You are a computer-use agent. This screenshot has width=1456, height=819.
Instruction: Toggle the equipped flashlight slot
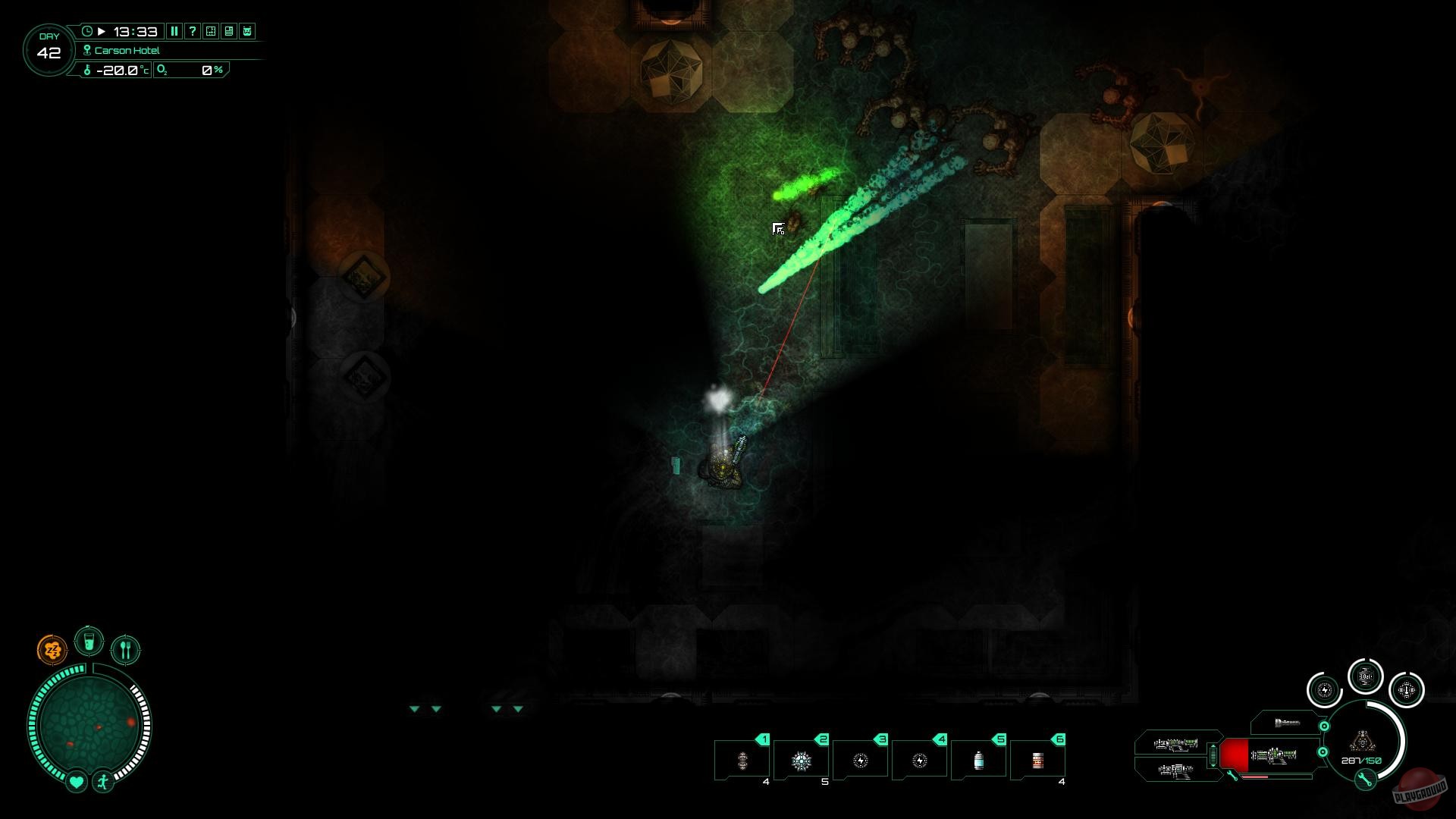[x=1285, y=722]
